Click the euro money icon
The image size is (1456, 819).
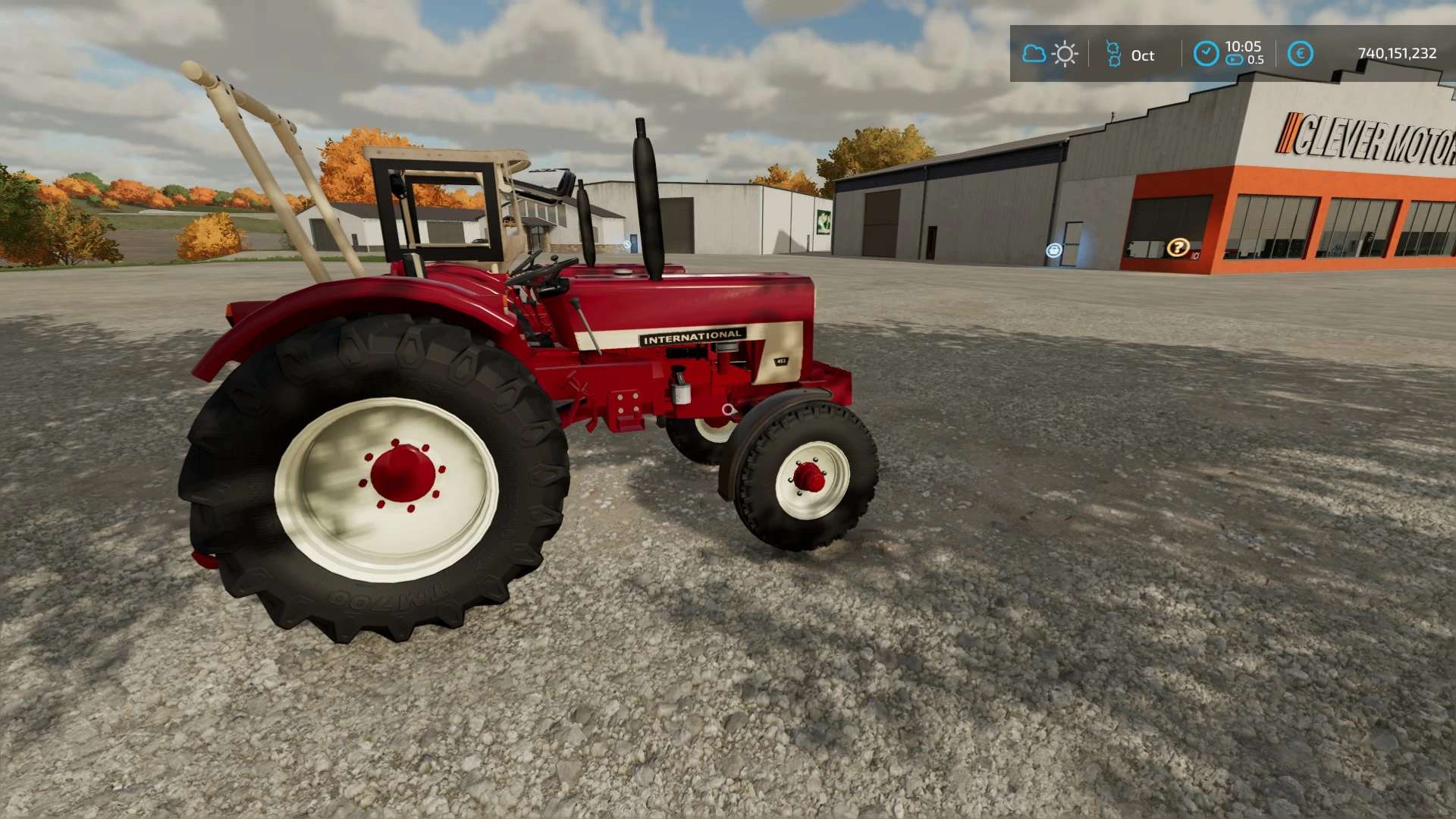click(x=1301, y=54)
